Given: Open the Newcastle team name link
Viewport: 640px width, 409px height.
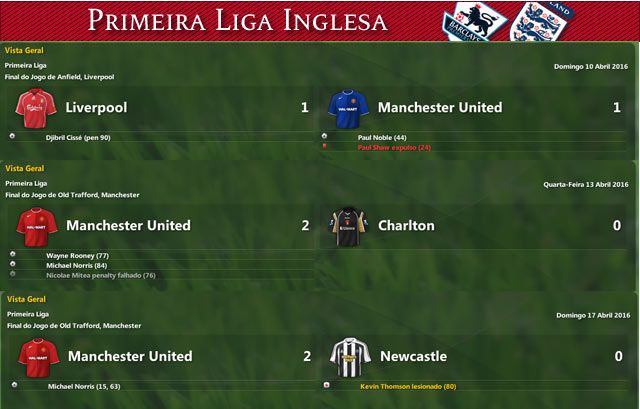Looking at the screenshot, I should 412,356.
